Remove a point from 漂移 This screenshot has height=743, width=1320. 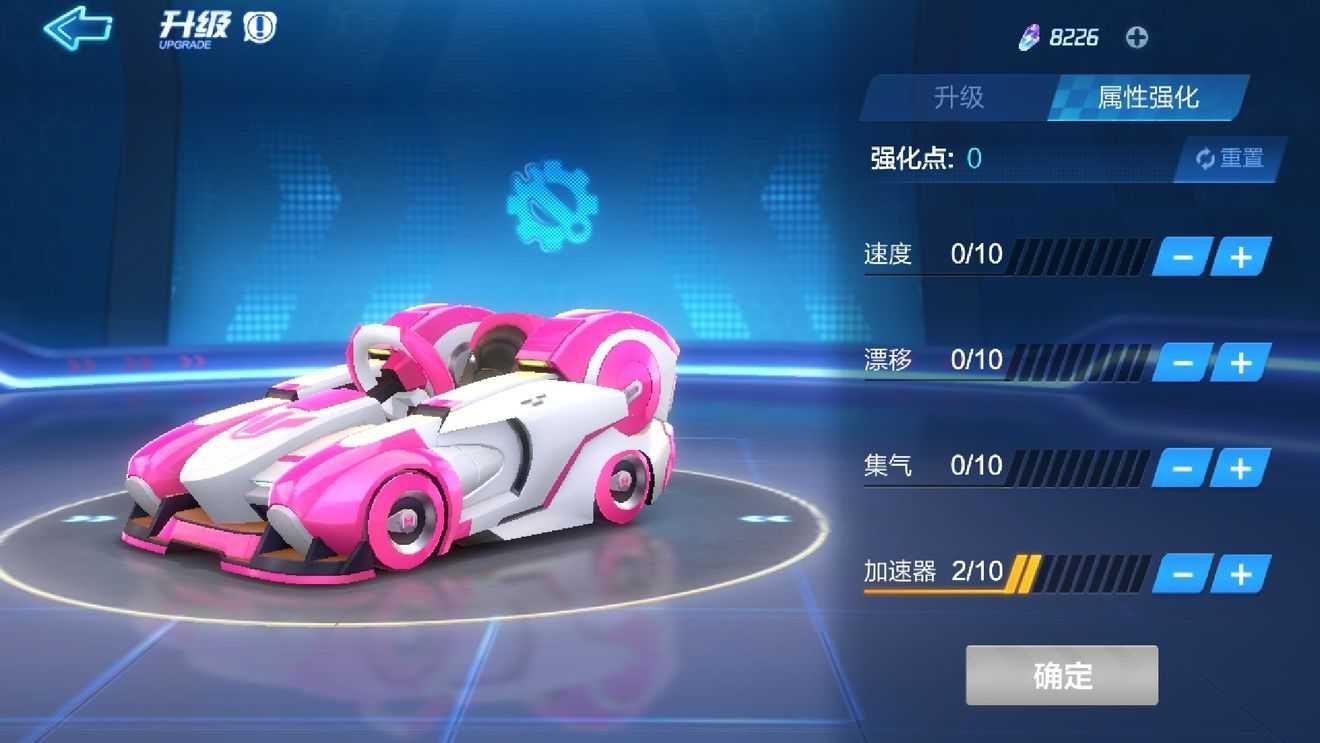click(1182, 362)
